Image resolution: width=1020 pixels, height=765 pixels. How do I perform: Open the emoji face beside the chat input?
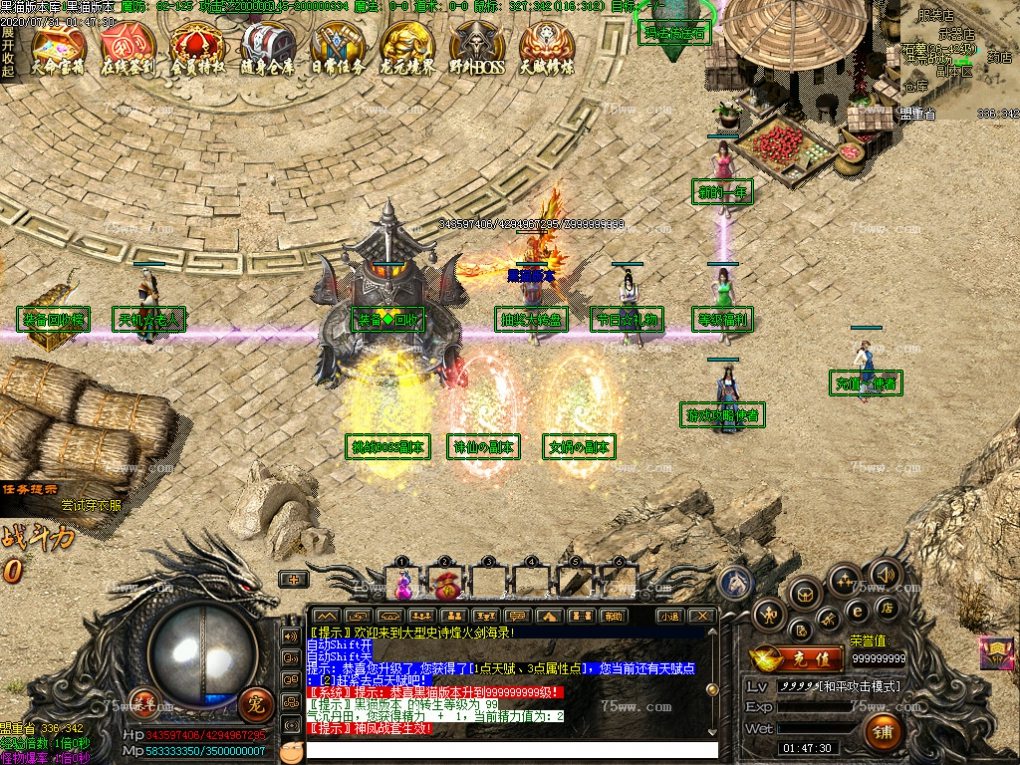tap(291, 750)
